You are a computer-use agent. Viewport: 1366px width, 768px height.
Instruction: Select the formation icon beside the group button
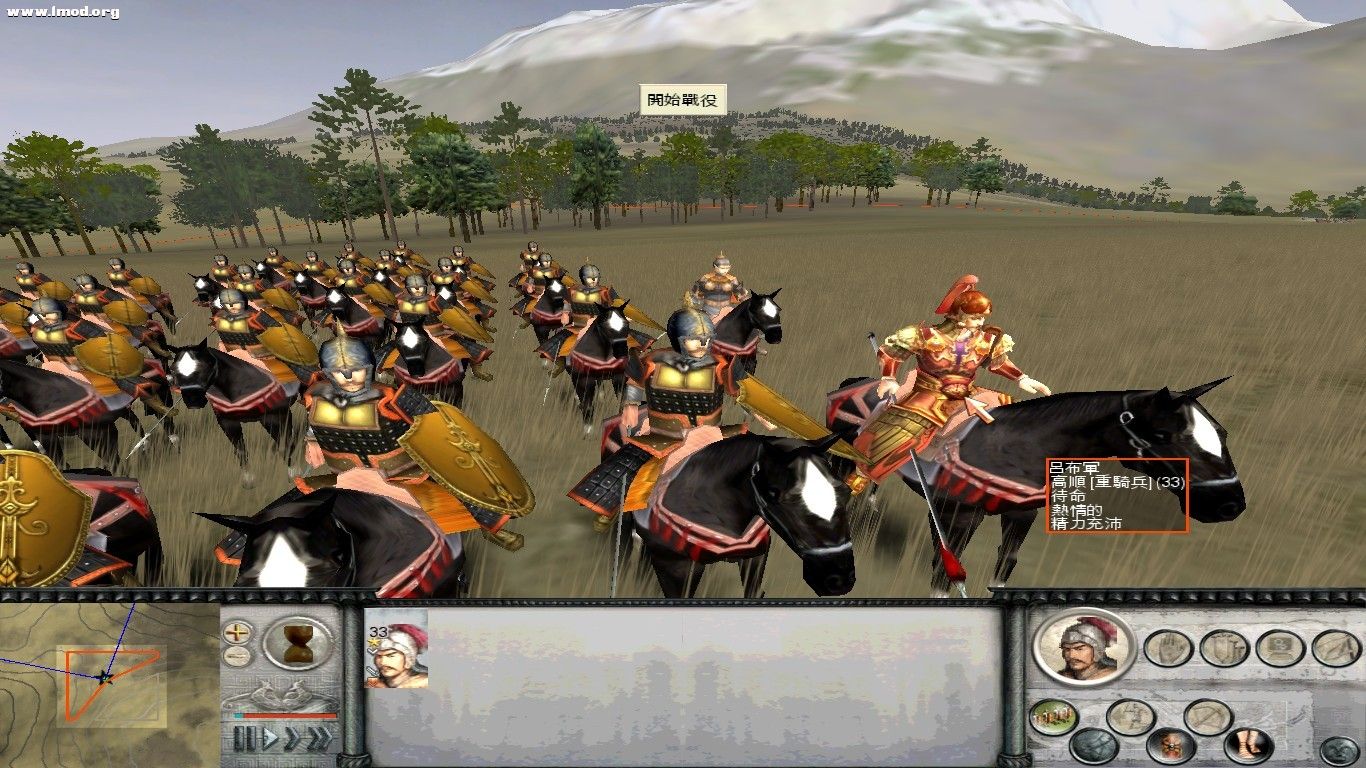tap(1132, 716)
